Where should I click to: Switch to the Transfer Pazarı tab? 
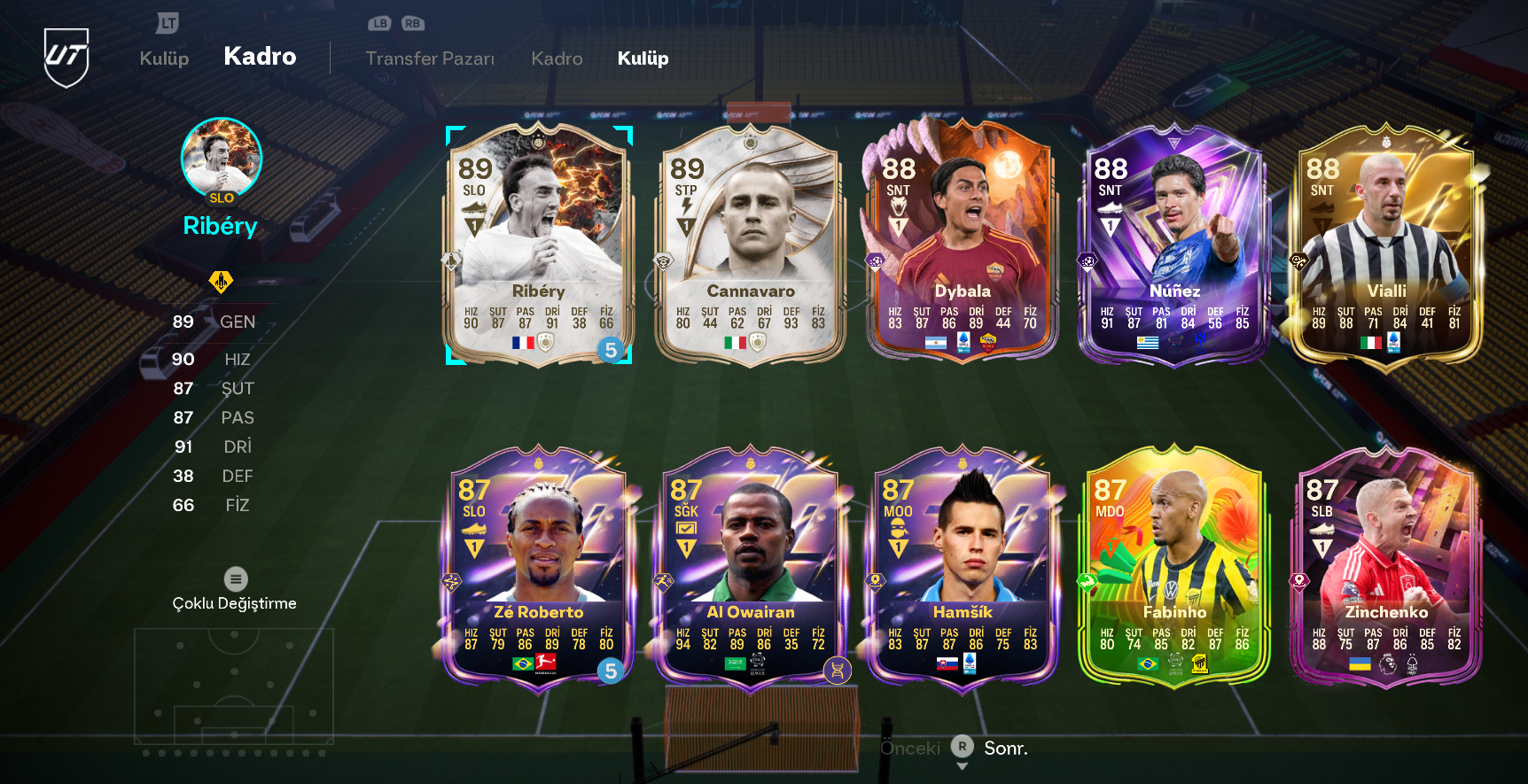click(x=430, y=58)
